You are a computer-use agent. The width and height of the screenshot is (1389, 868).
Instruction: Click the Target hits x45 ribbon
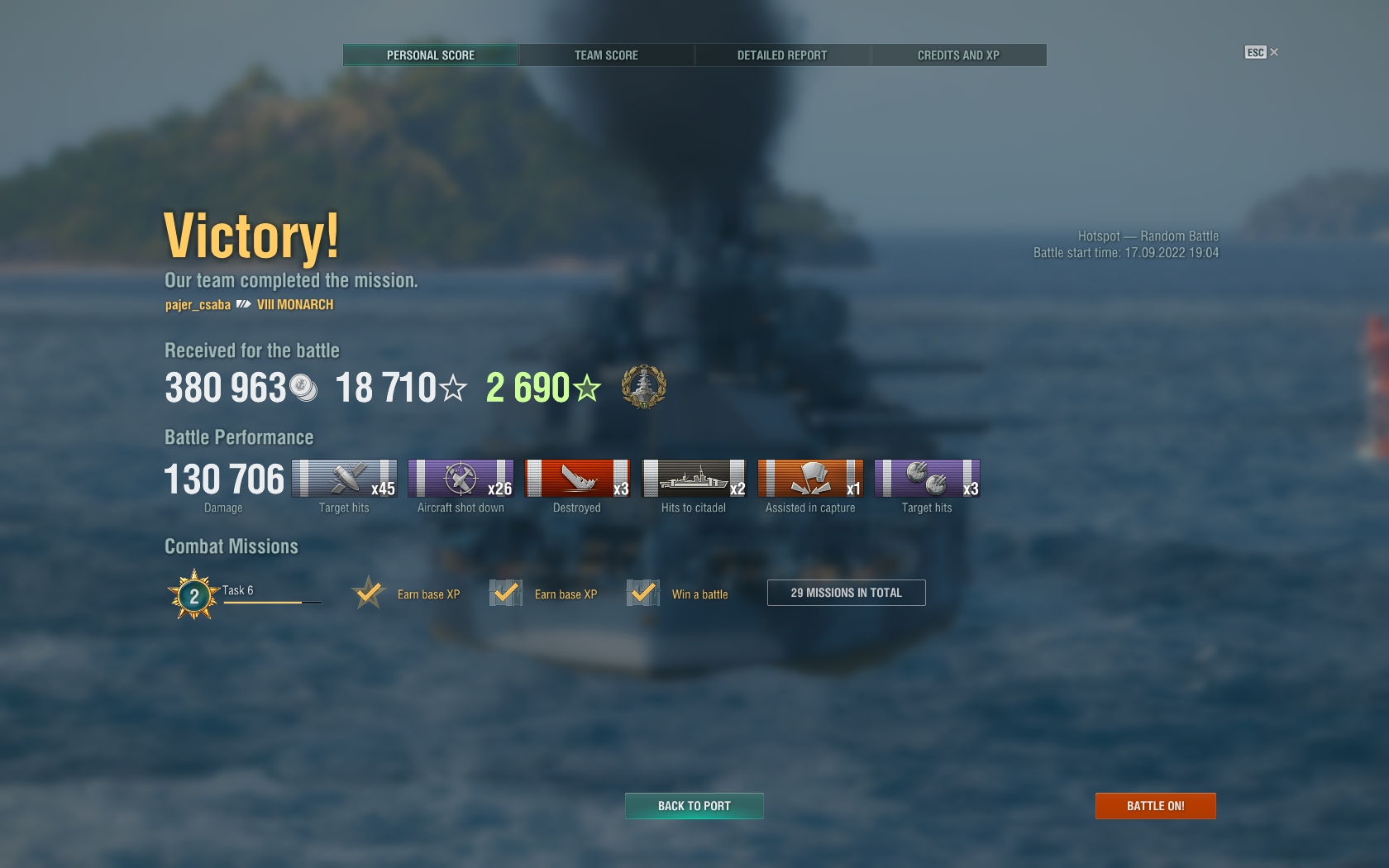point(344,479)
